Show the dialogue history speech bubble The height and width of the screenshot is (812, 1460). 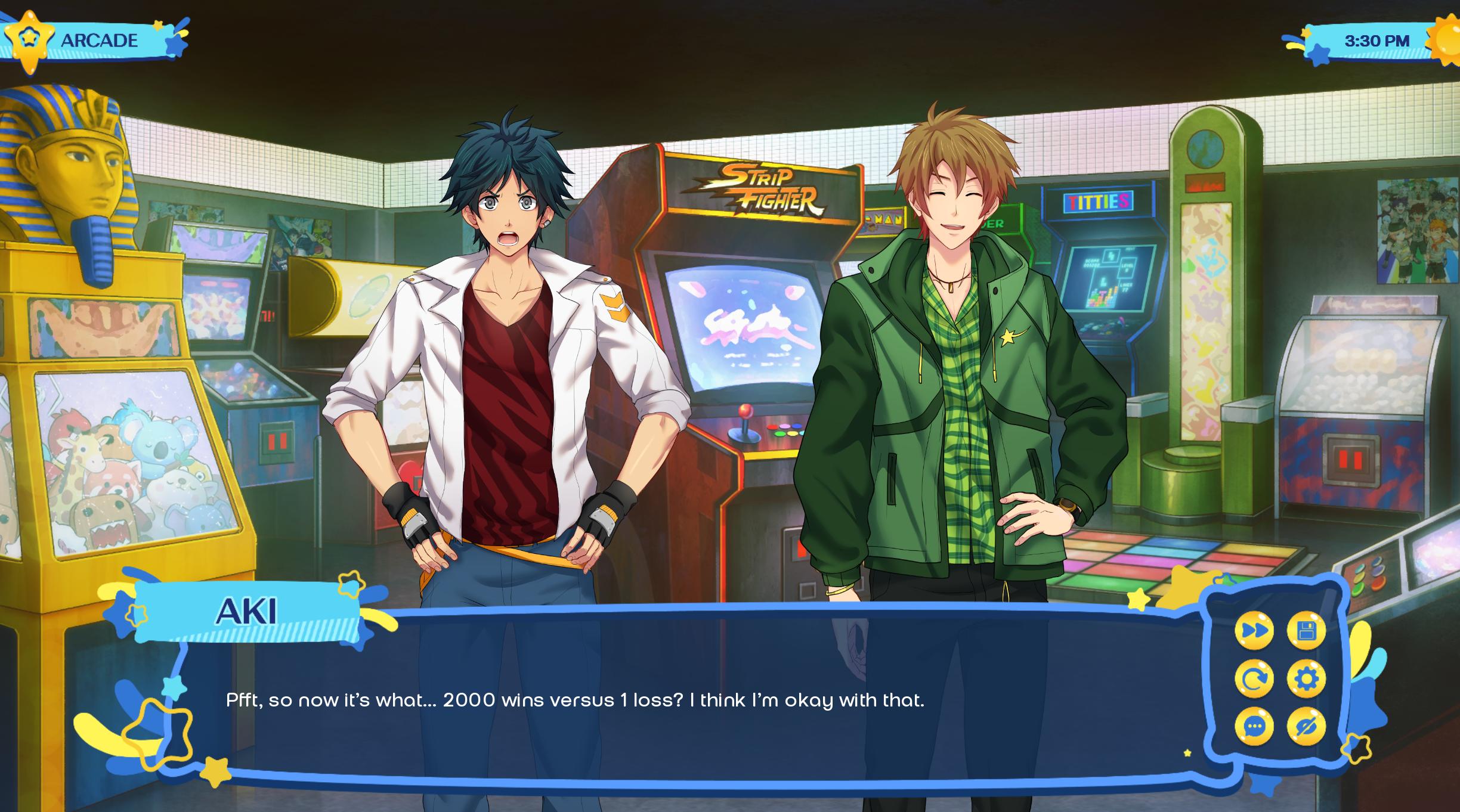[1254, 727]
